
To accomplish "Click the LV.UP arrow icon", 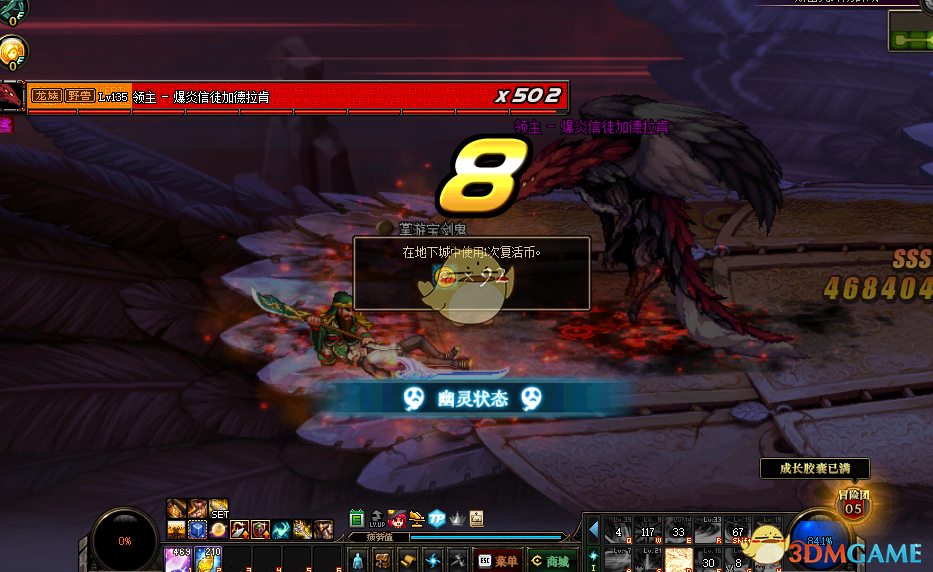I will point(376,518).
